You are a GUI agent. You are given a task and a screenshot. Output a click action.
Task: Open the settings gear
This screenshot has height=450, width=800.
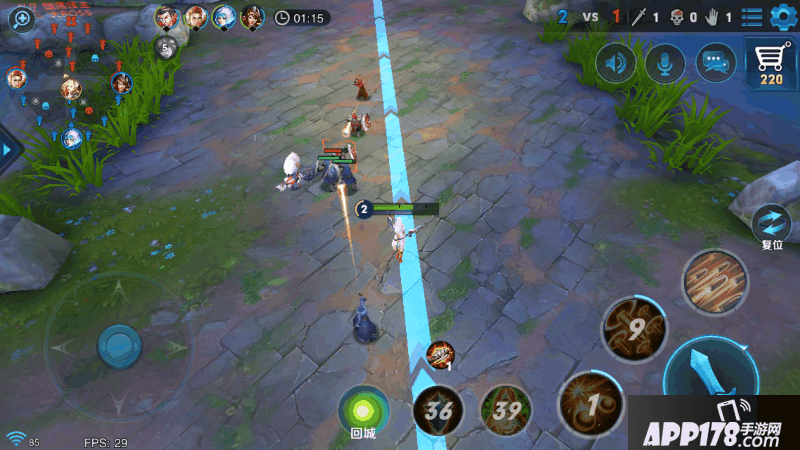[781, 17]
